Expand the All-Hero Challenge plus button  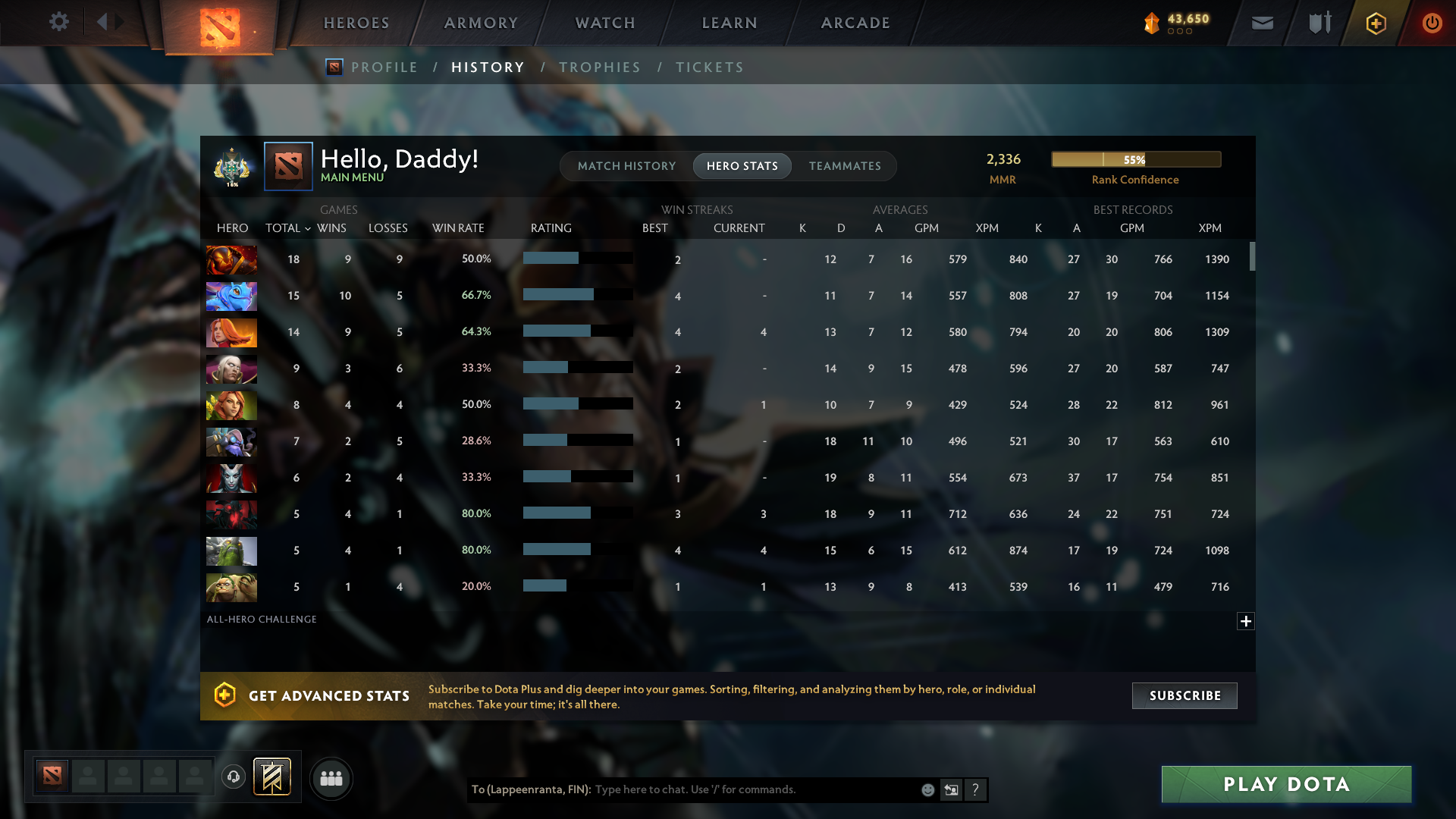tap(1246, 621)
